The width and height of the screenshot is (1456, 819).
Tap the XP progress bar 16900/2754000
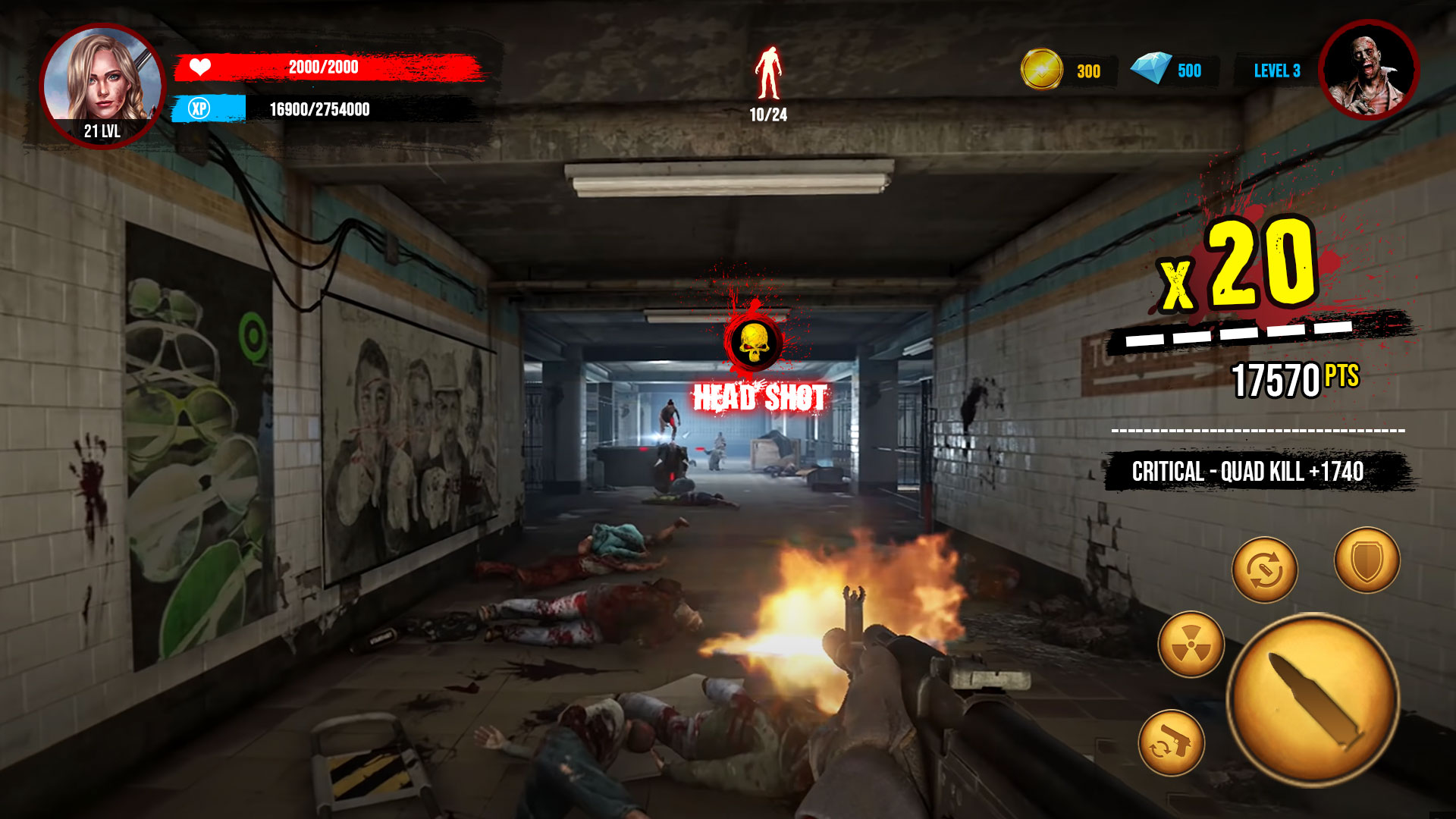tap(318, 109)
